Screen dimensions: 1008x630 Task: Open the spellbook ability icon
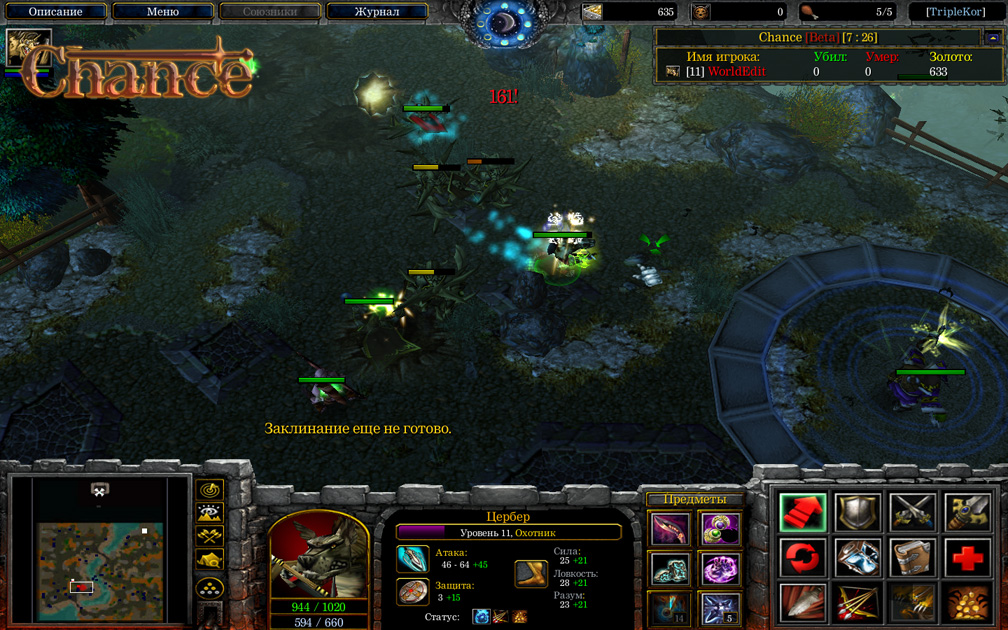[912, 556]
